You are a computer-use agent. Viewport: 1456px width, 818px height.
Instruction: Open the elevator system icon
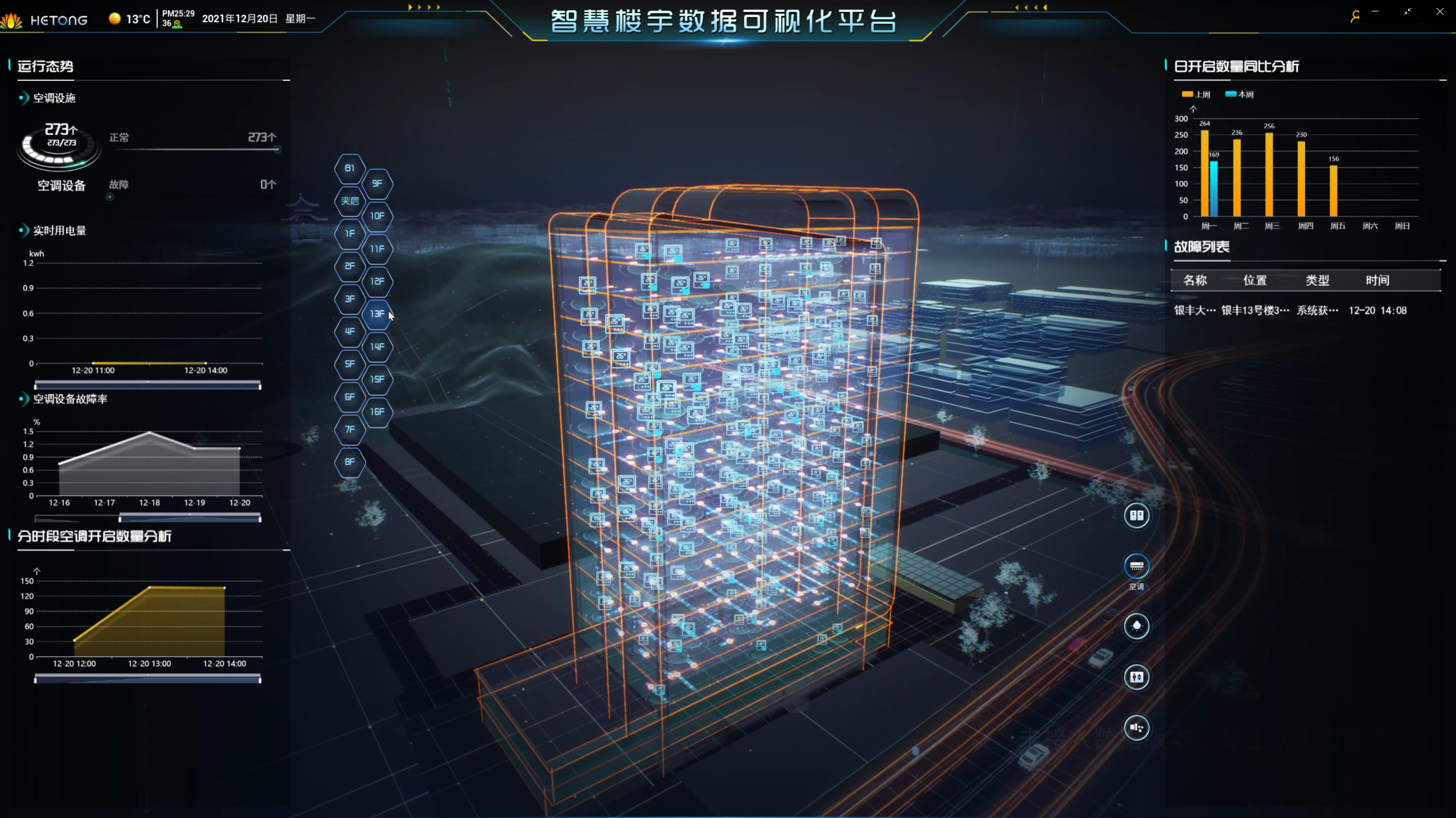[1136, 677]
